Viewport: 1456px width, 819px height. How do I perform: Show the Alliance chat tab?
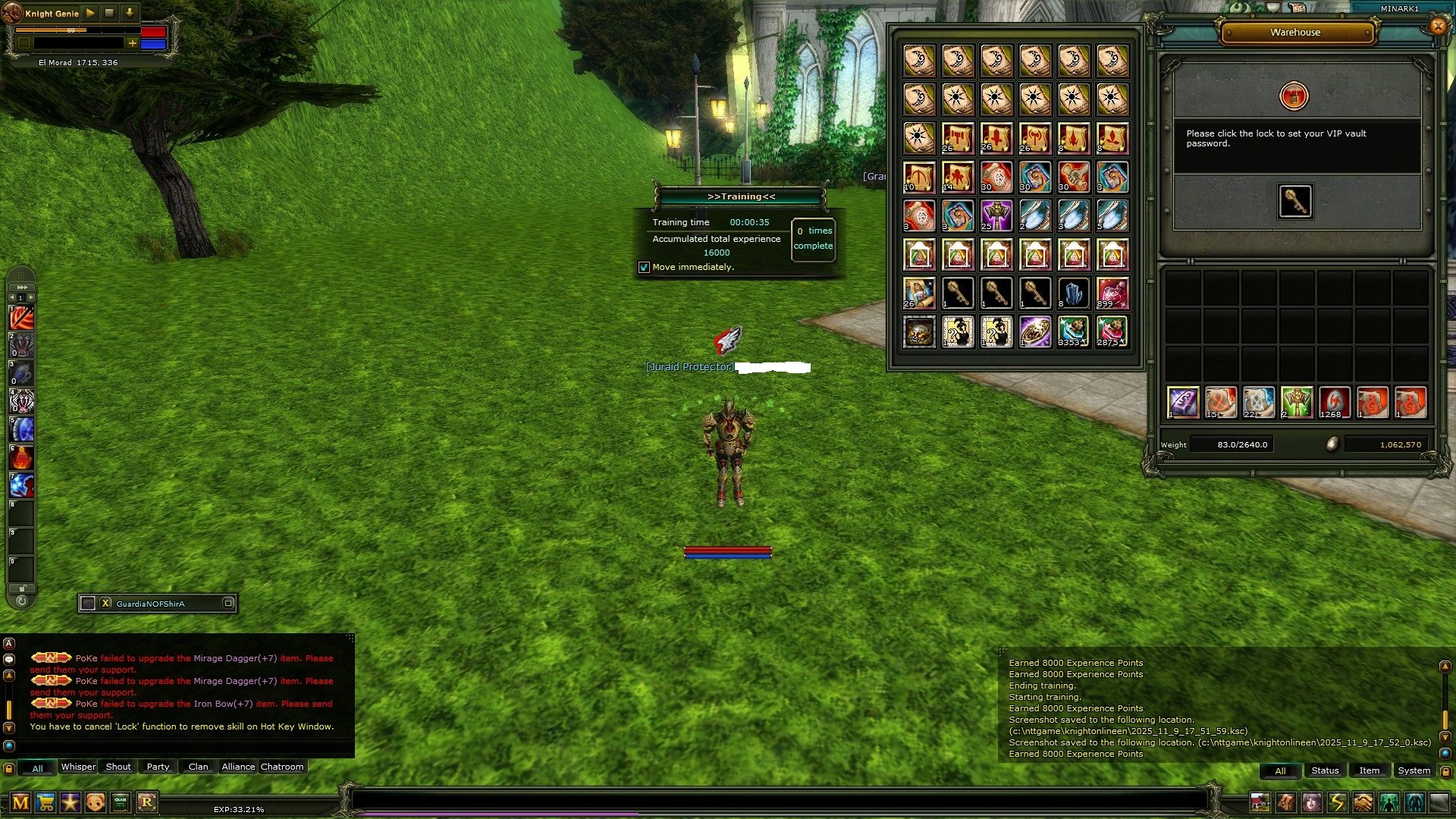[x=238, y=767]
